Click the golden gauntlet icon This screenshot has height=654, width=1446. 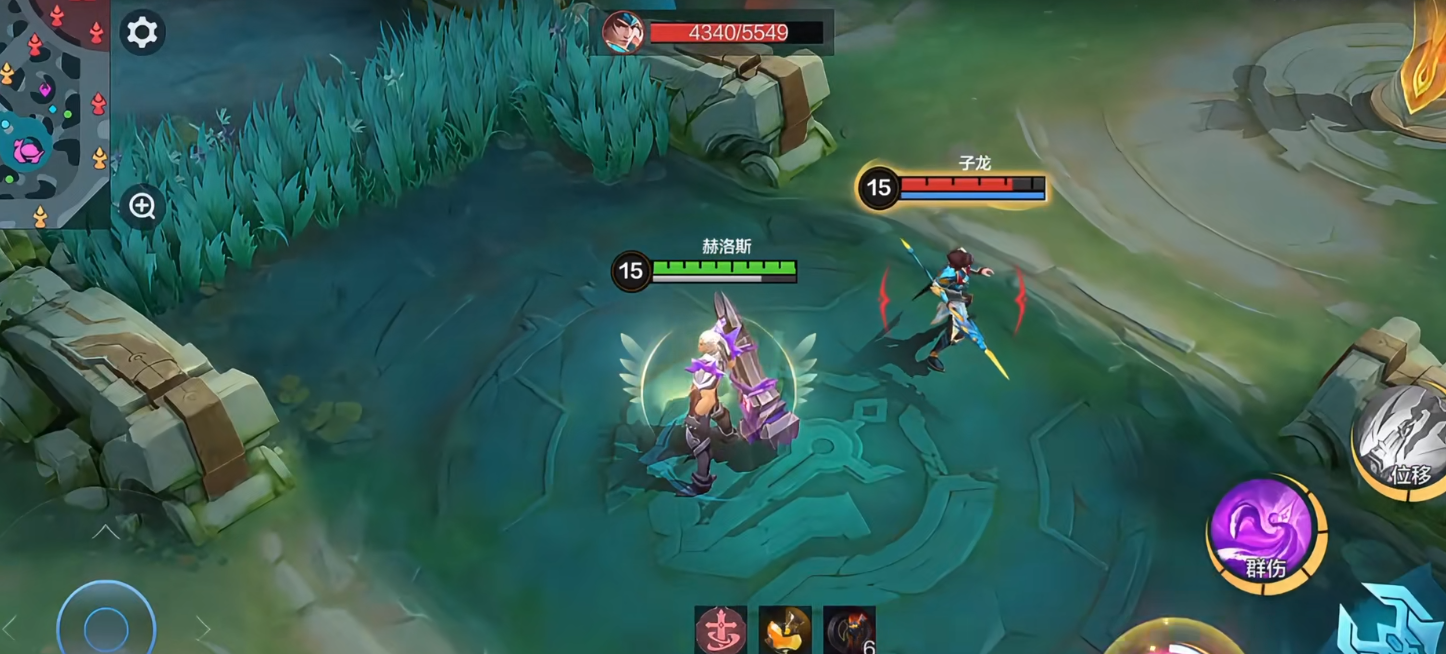(785, 630)
